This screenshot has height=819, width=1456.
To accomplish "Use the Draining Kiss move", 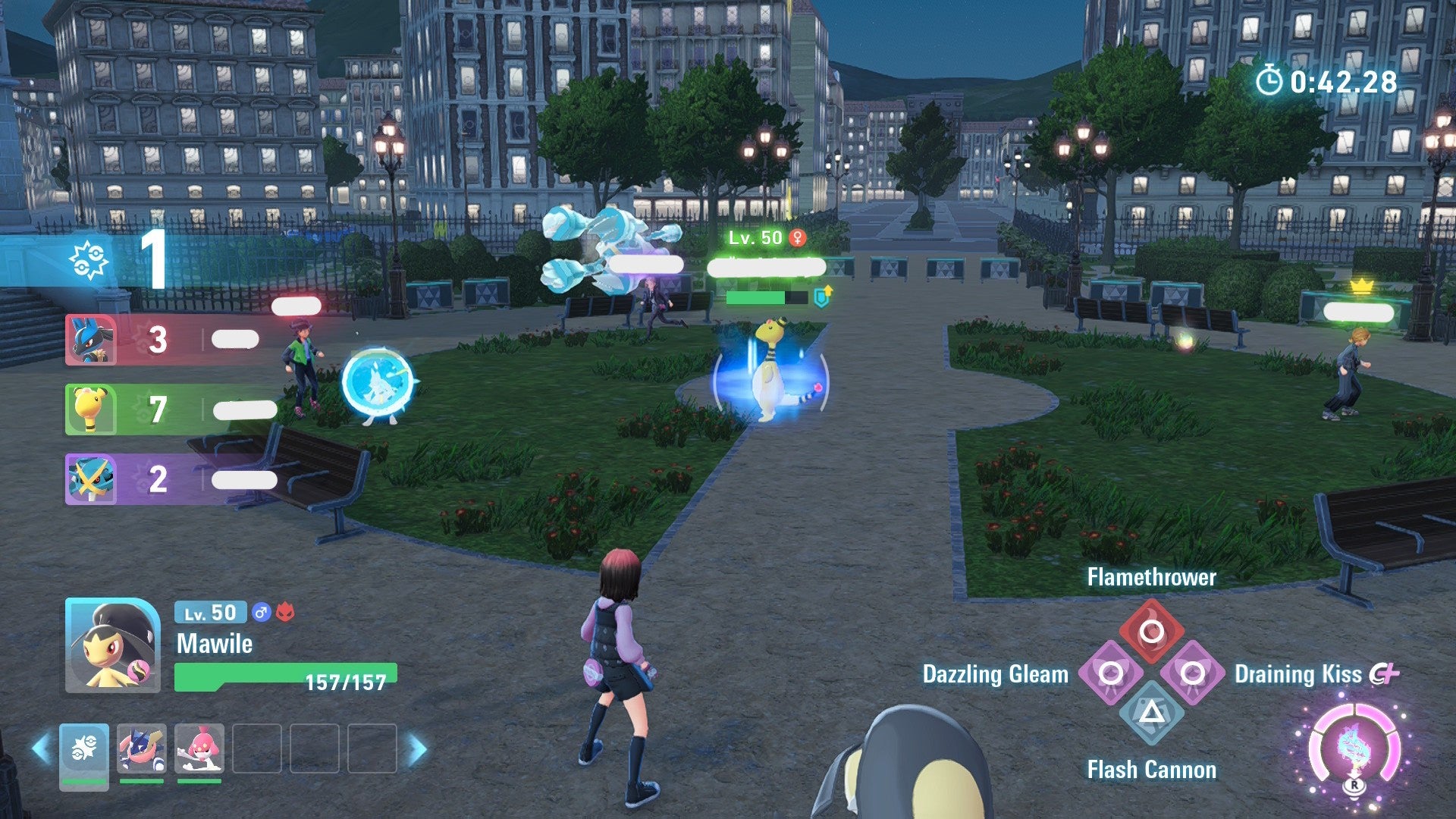I will pyautogui.click(x=1192, y=673).
